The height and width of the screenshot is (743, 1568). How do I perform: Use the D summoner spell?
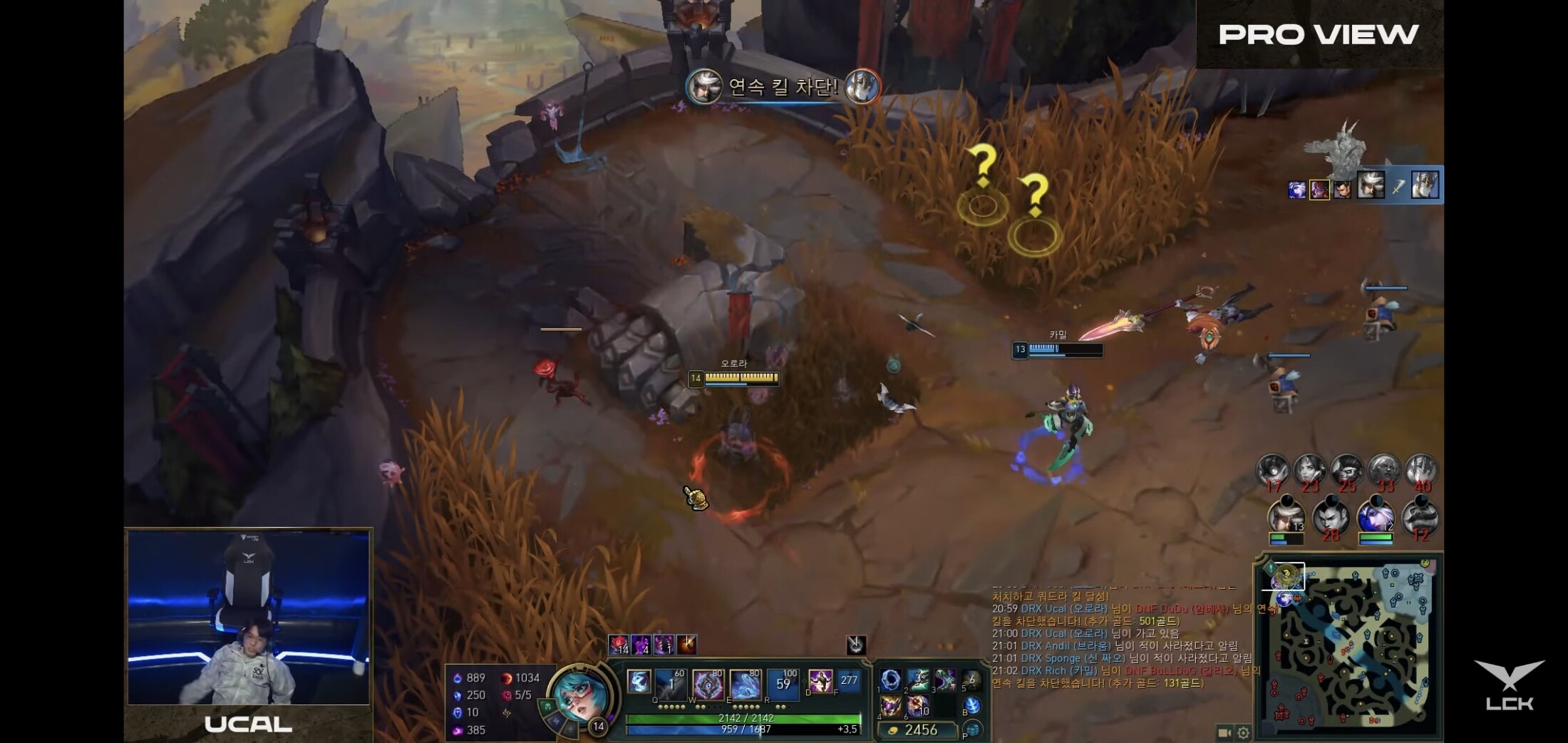coord(820,682)
